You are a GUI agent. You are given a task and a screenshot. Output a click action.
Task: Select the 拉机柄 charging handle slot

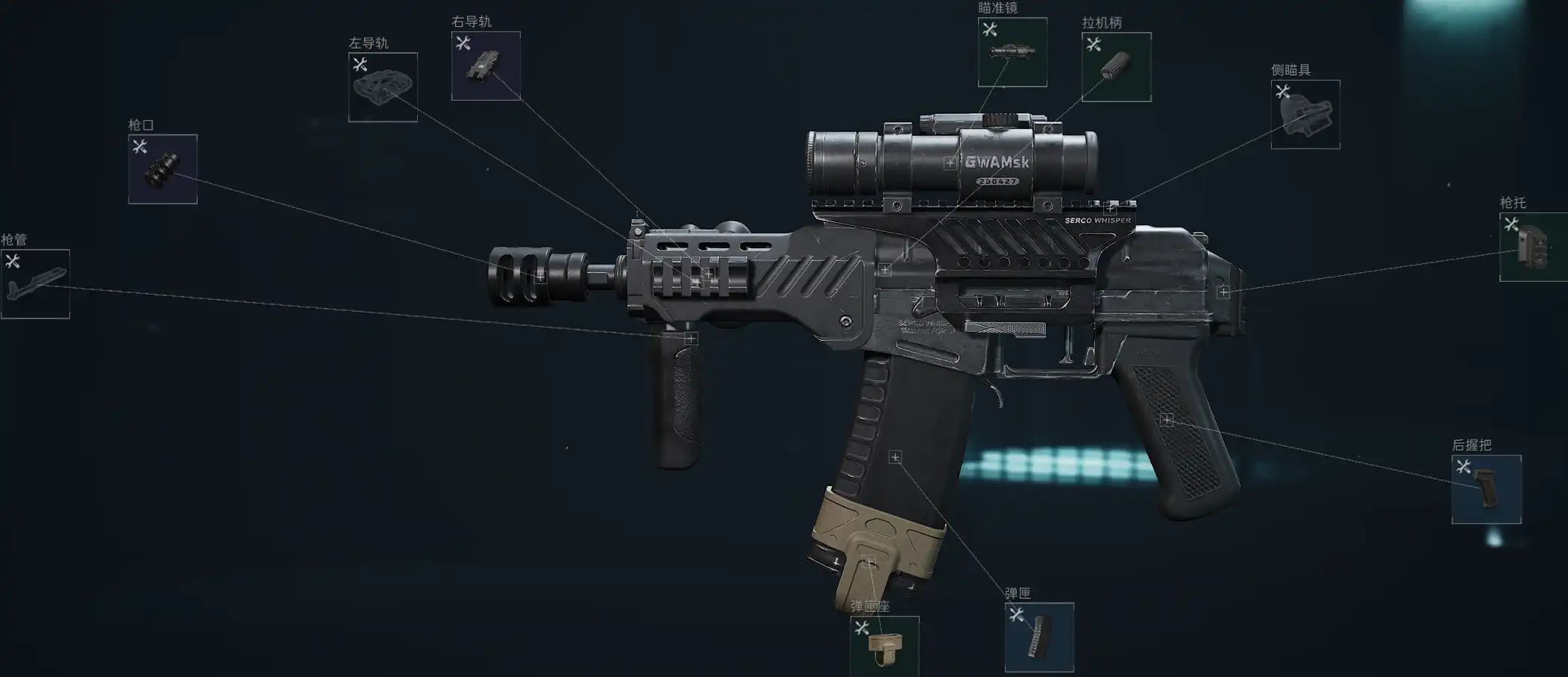coord(1116,67)
